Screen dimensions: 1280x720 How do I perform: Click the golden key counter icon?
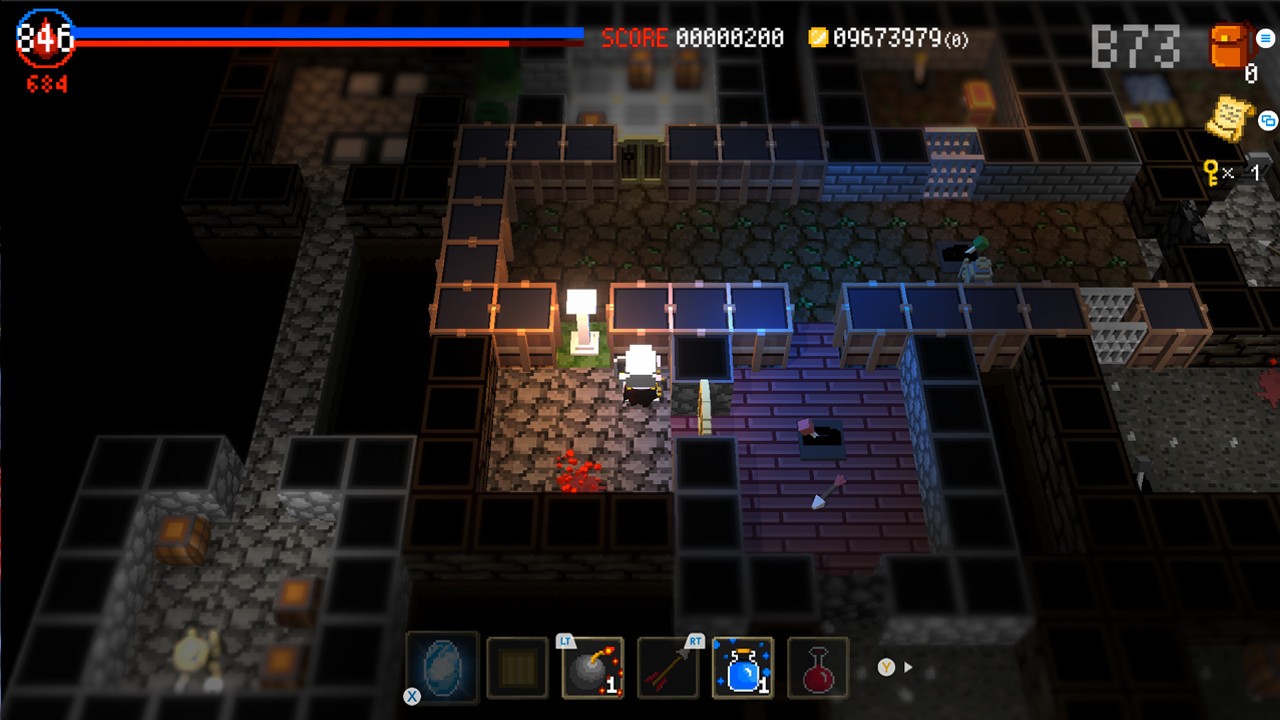click(x=1211, y=172)
